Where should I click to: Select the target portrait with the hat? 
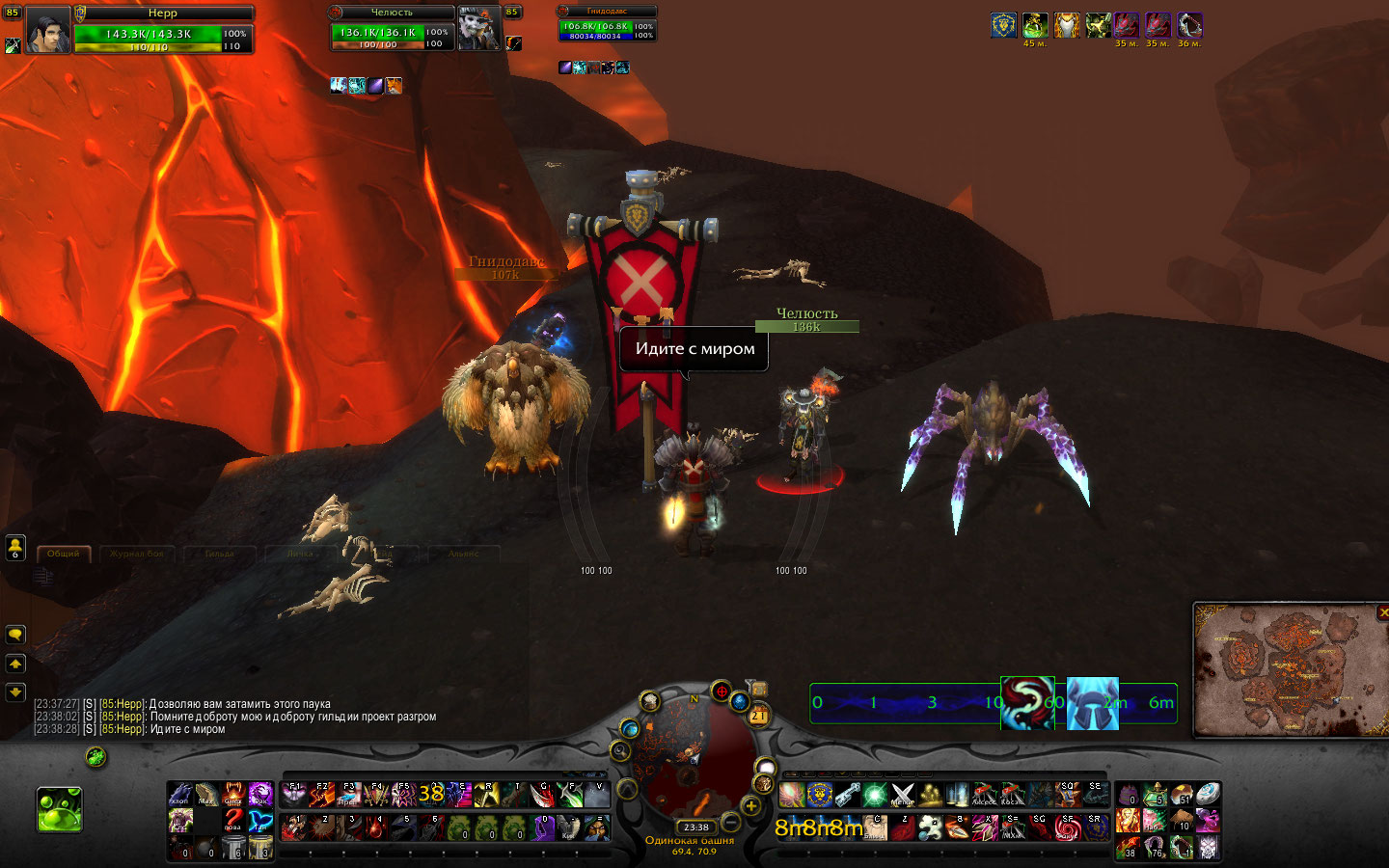click(478, 29)
